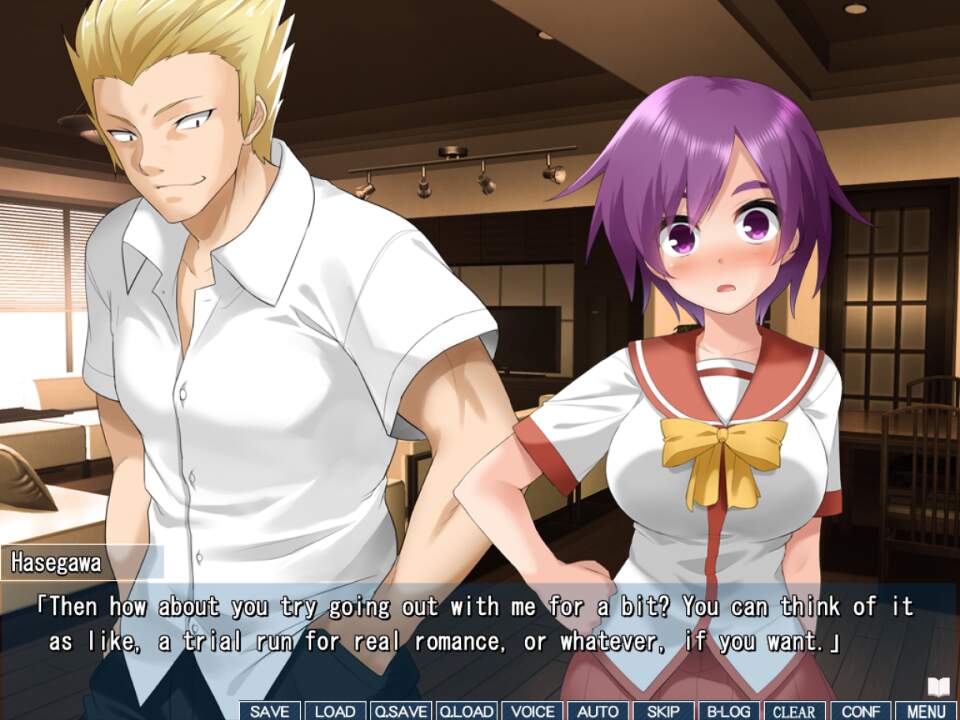
Task: Open the MENU
Action: pyautogui.click(x=926, y=711)
